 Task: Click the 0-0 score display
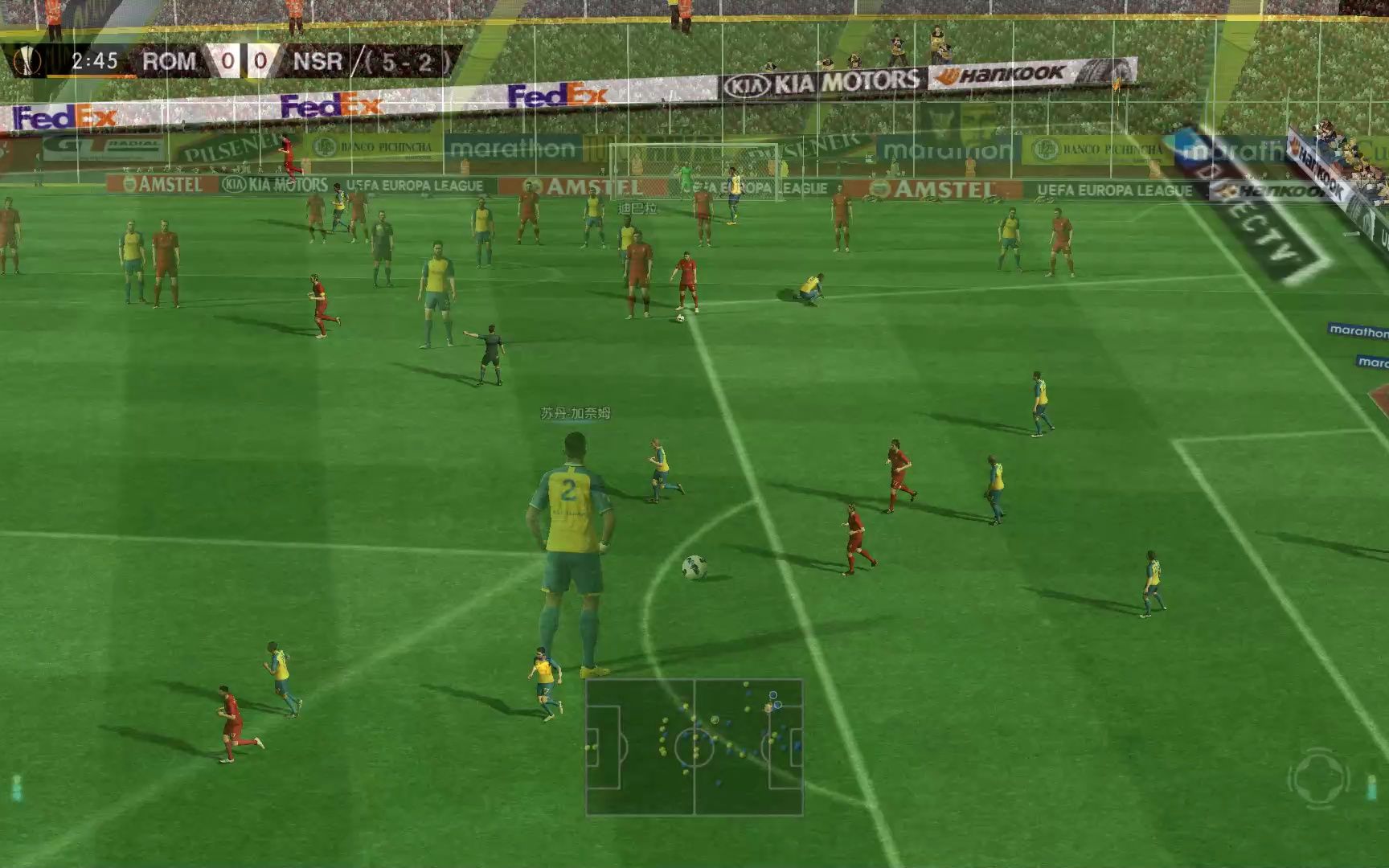pyautogui.click(x=243, y=59)
